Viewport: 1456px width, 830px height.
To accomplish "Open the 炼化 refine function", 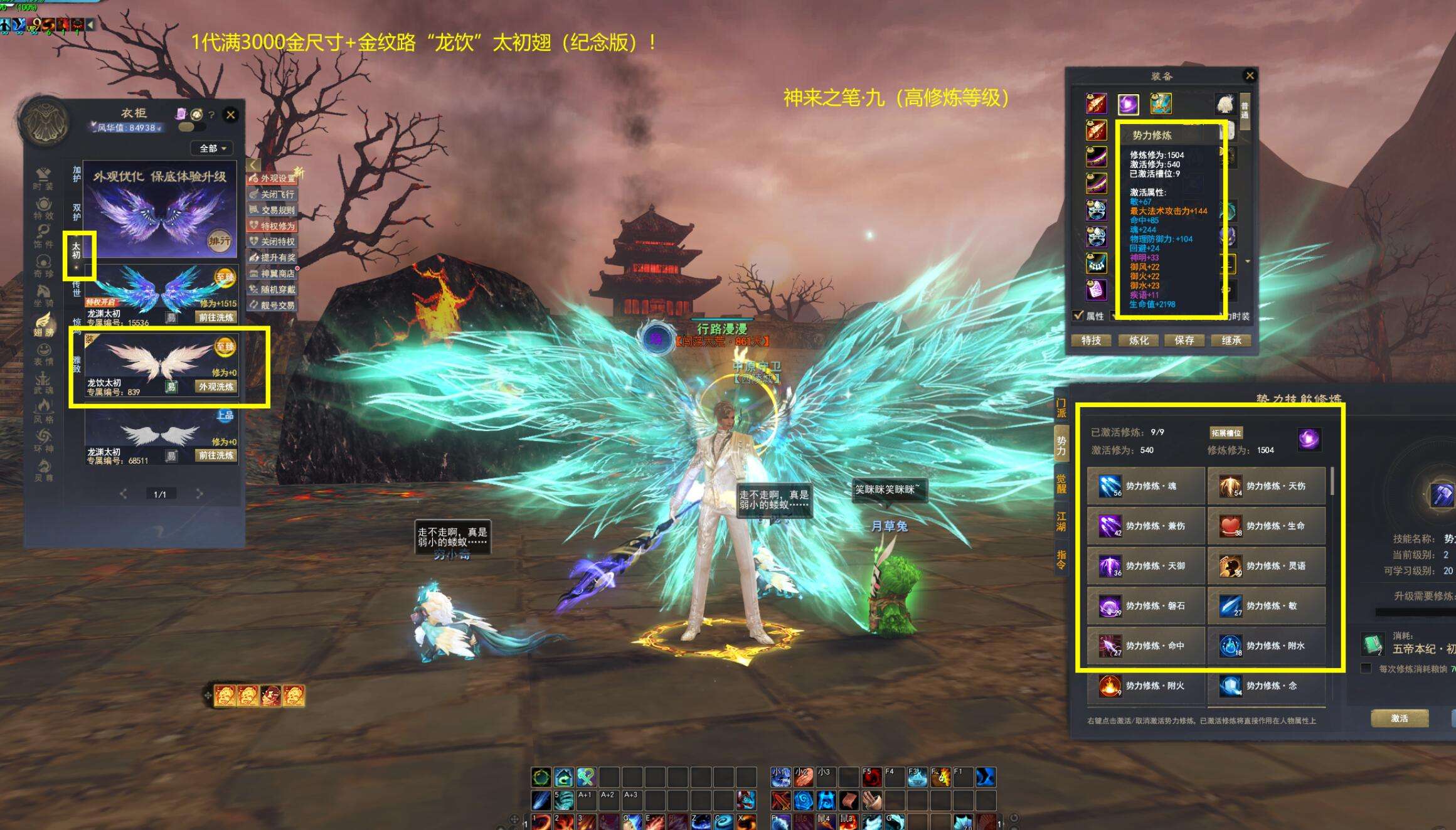I will click(1139, 340).
